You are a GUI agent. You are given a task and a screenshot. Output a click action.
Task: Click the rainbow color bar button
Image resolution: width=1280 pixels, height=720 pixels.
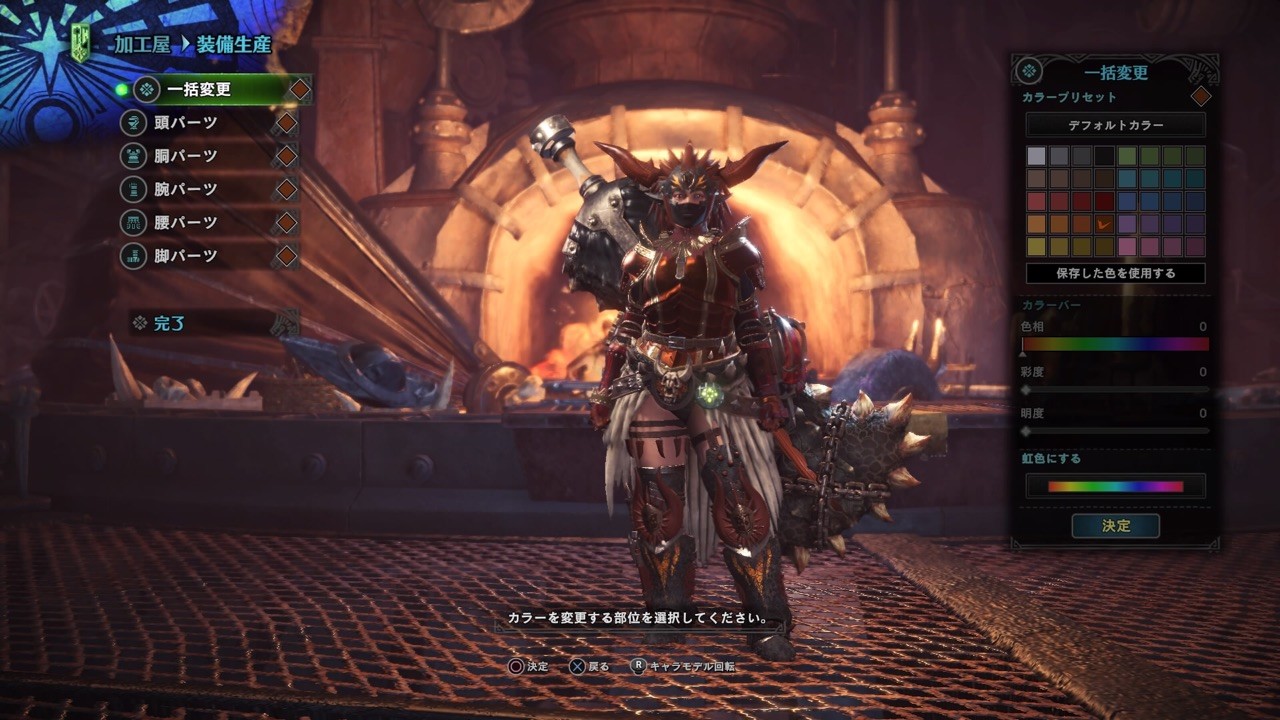(x=1115, y=487)
